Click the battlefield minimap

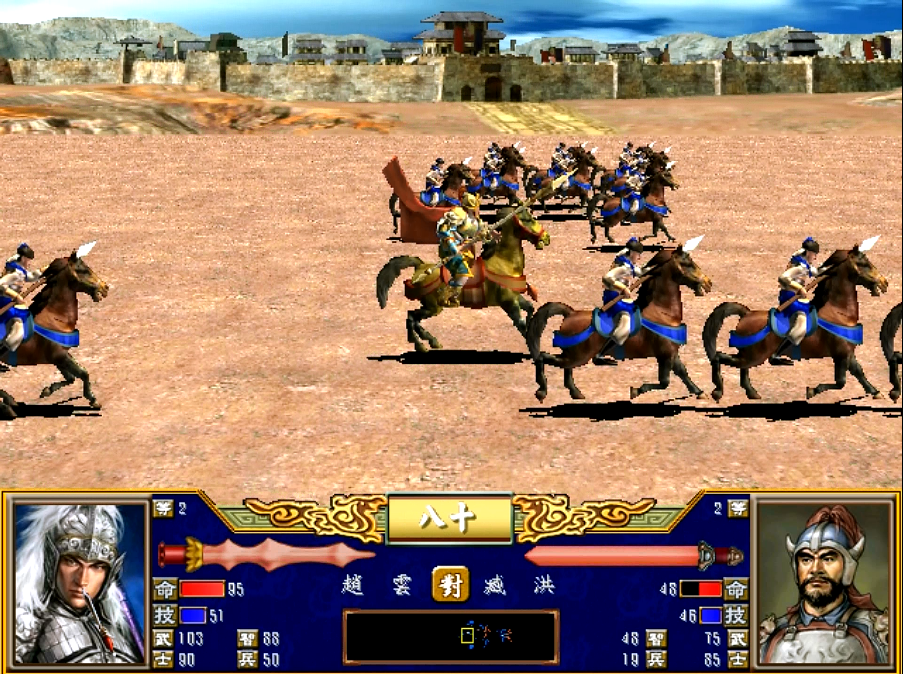coord(450,636)
